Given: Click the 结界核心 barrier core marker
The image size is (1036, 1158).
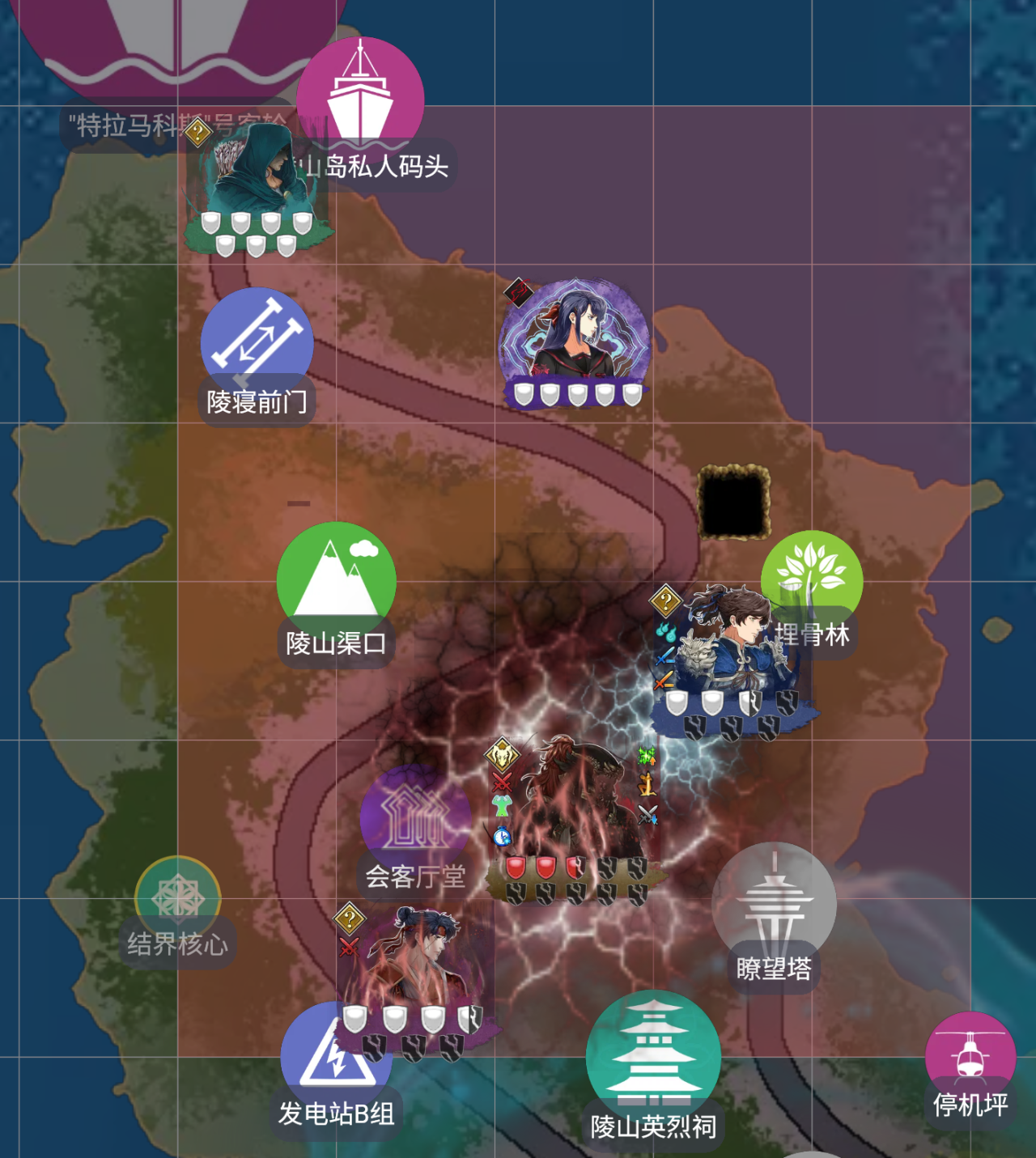Looking at the screenshot, I should [x=177, y=897].
